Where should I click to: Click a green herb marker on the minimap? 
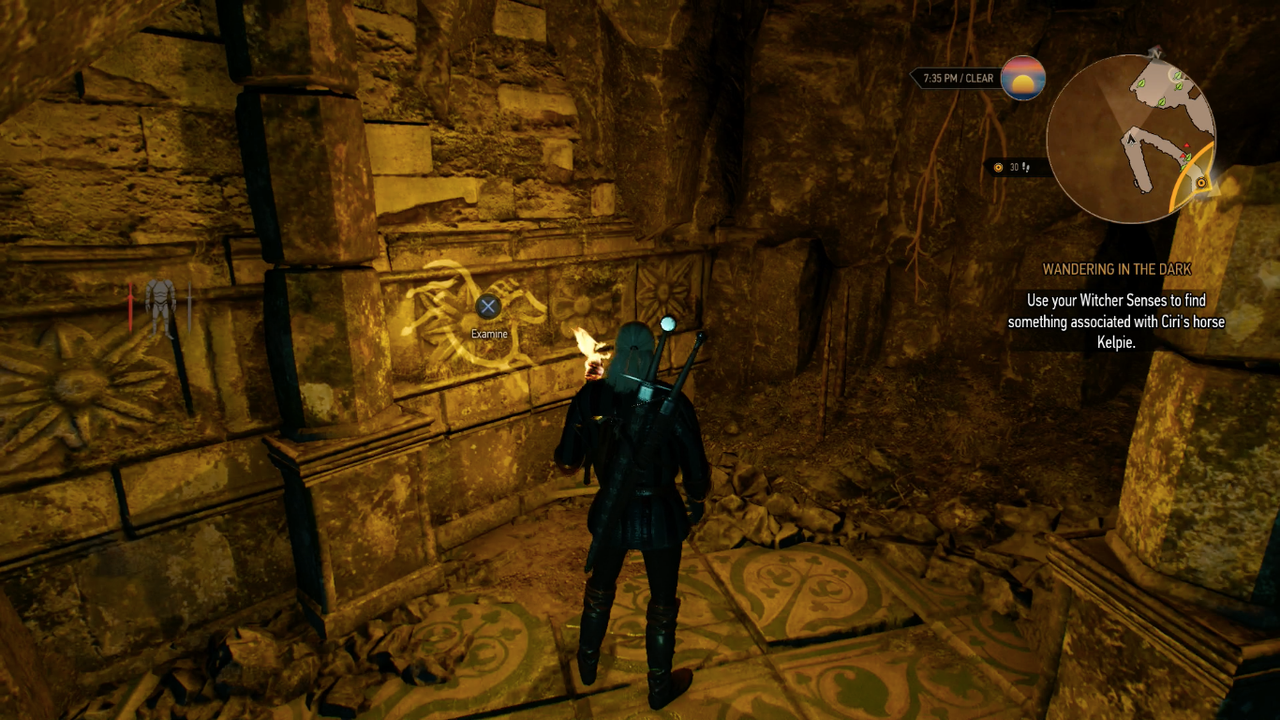click(x=1141, y=85)
